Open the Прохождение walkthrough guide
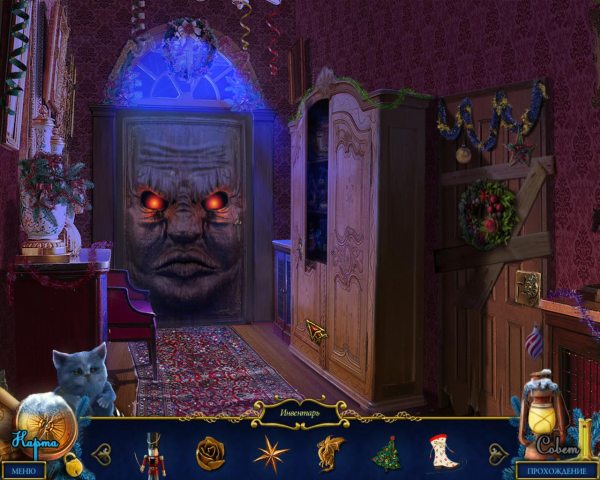The width and height of the screenshot is (600, 480). 556,470
